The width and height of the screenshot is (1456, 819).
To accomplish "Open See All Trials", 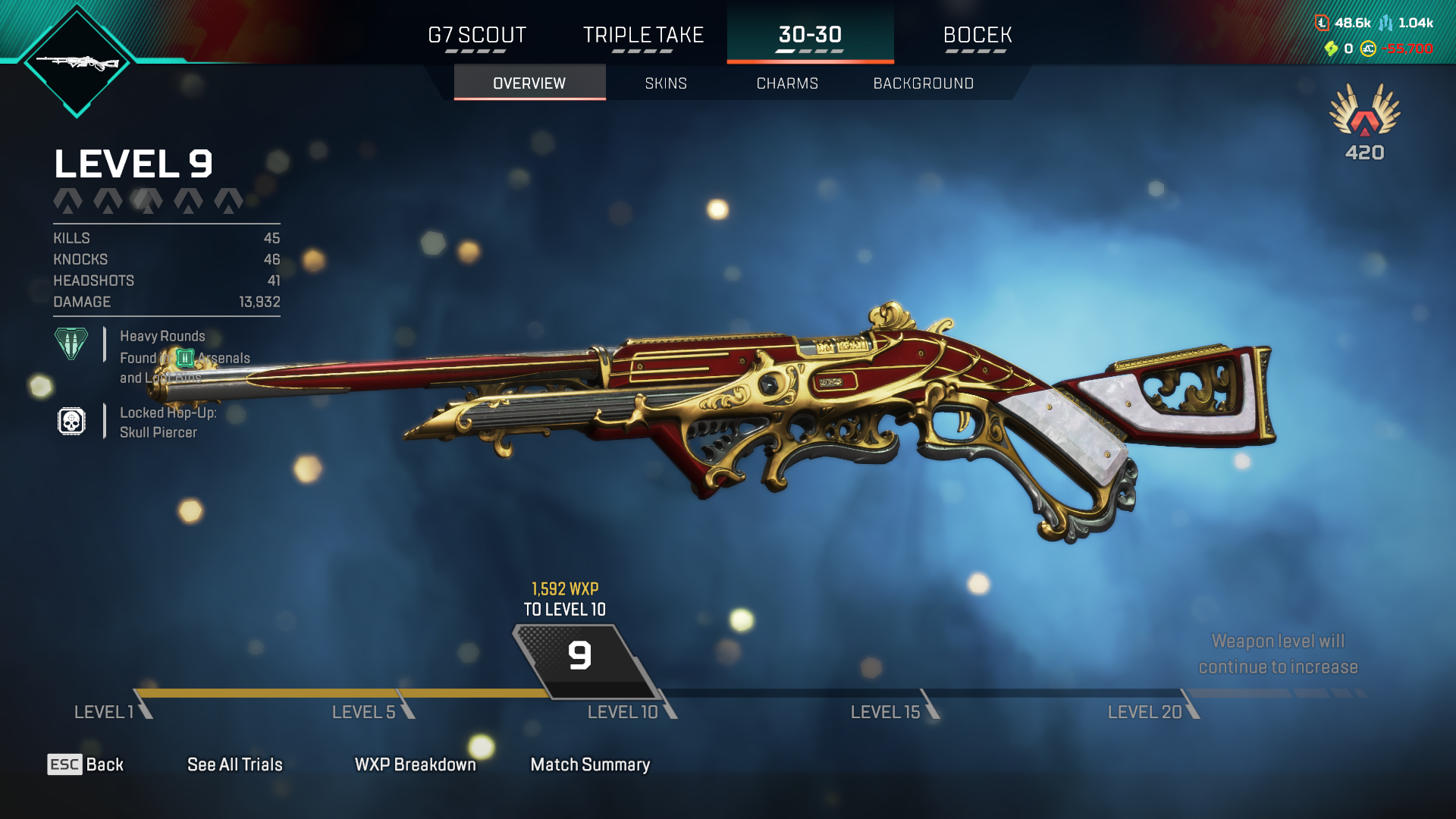I will coord(234,764).
